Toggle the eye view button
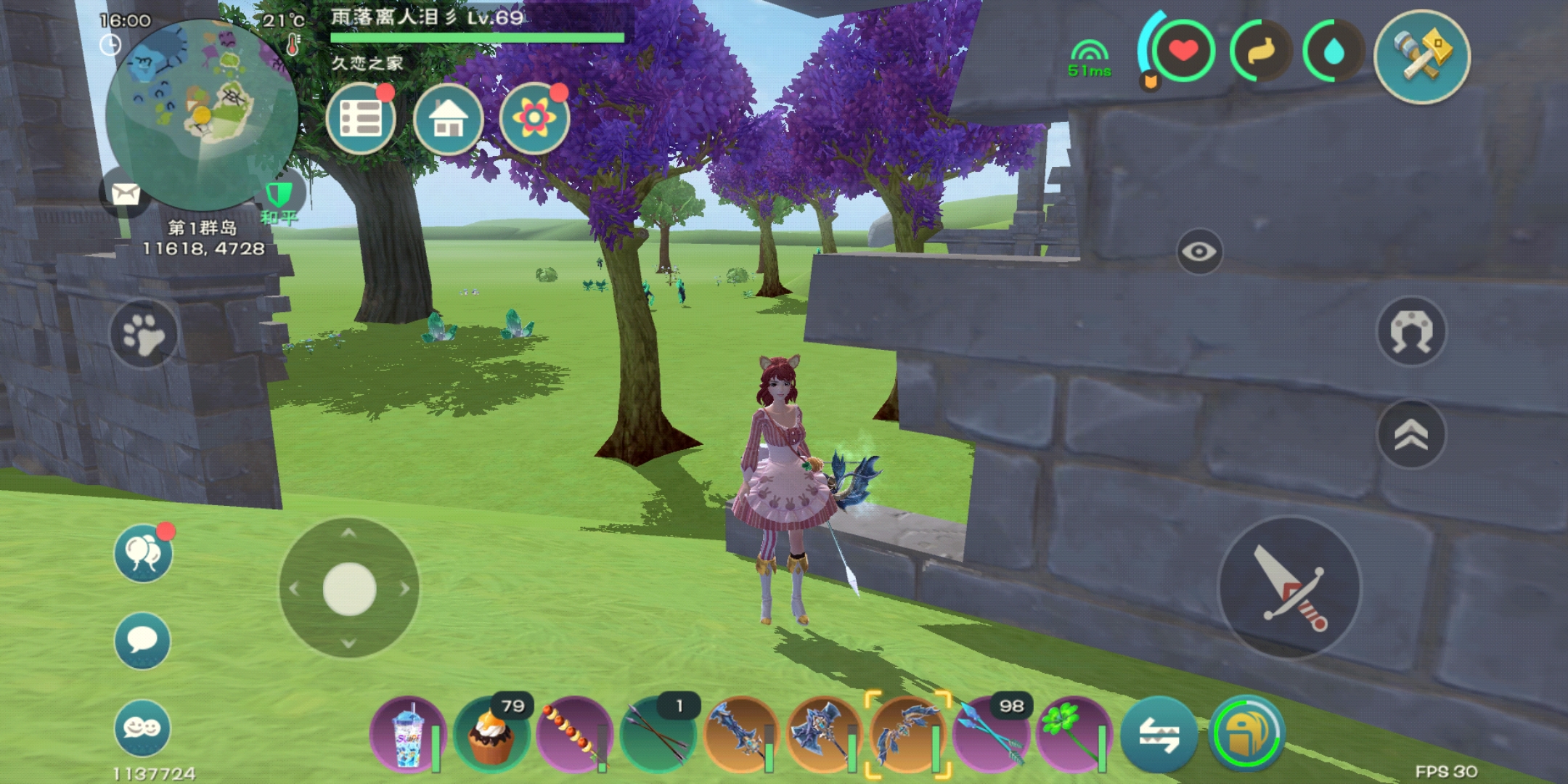Viewport: 1568px width, 784px height. [1199, 252]
